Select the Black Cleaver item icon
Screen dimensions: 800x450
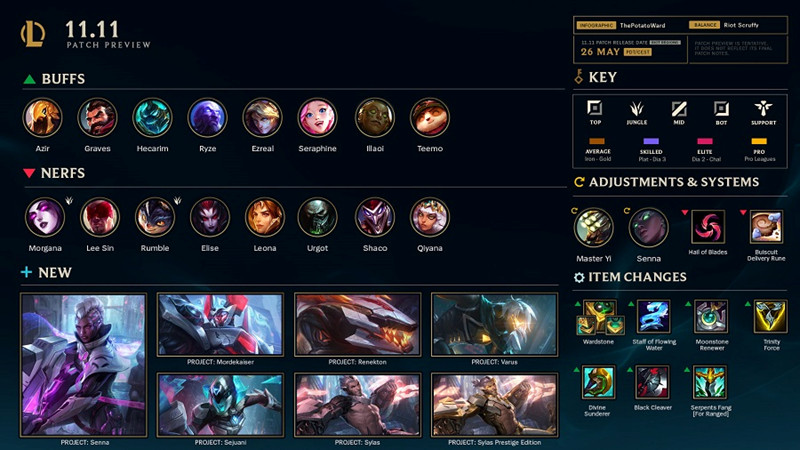[653, 382]
